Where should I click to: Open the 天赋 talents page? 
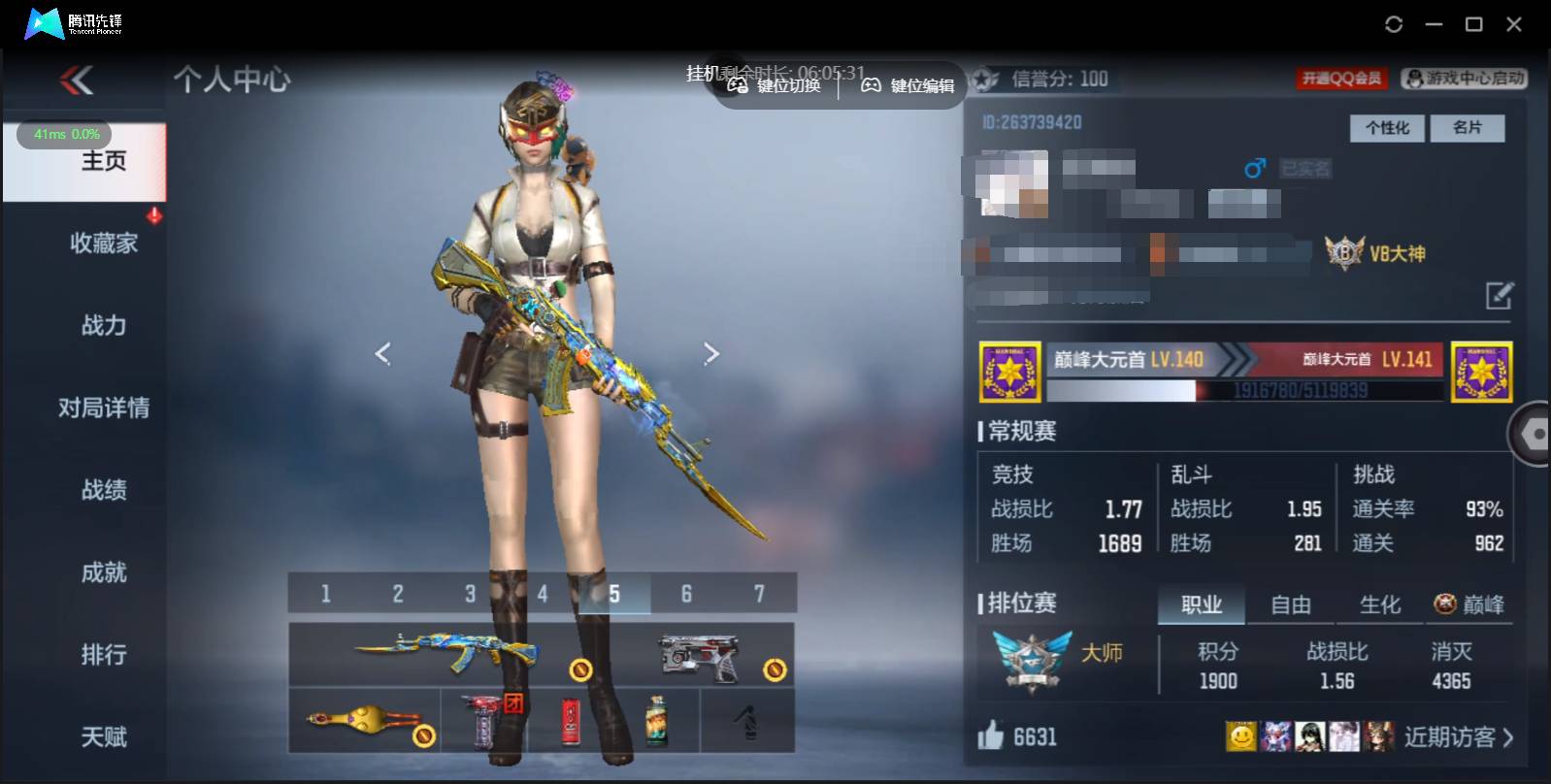coord(104,737)
